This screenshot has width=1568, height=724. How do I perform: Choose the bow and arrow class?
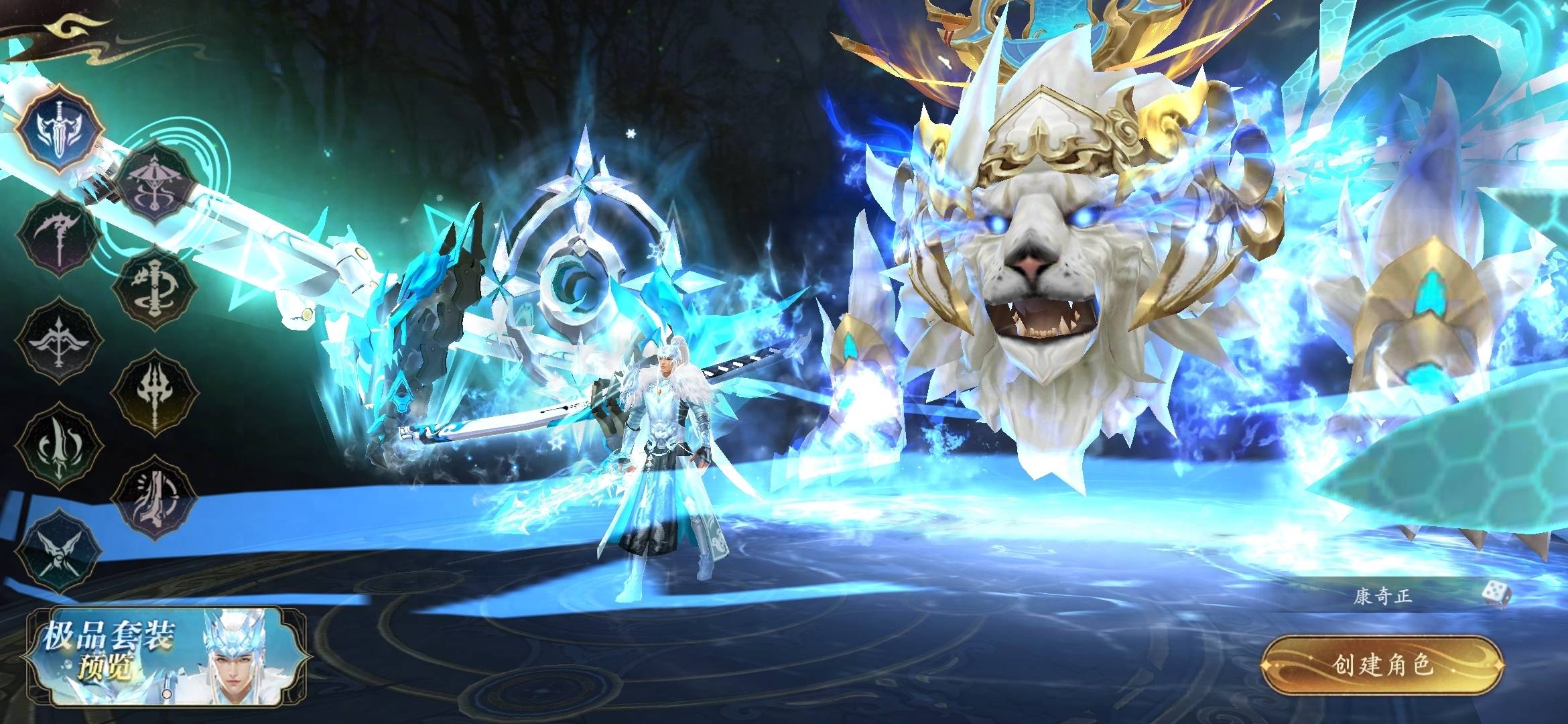coord(60,341)
